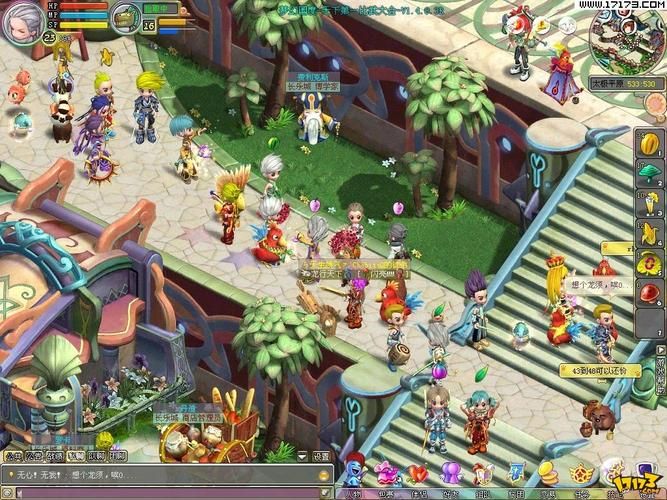The width and height of the screenshot is (667, 500).
Task: Open the gold coins trade icon
Action: [547, 473]
